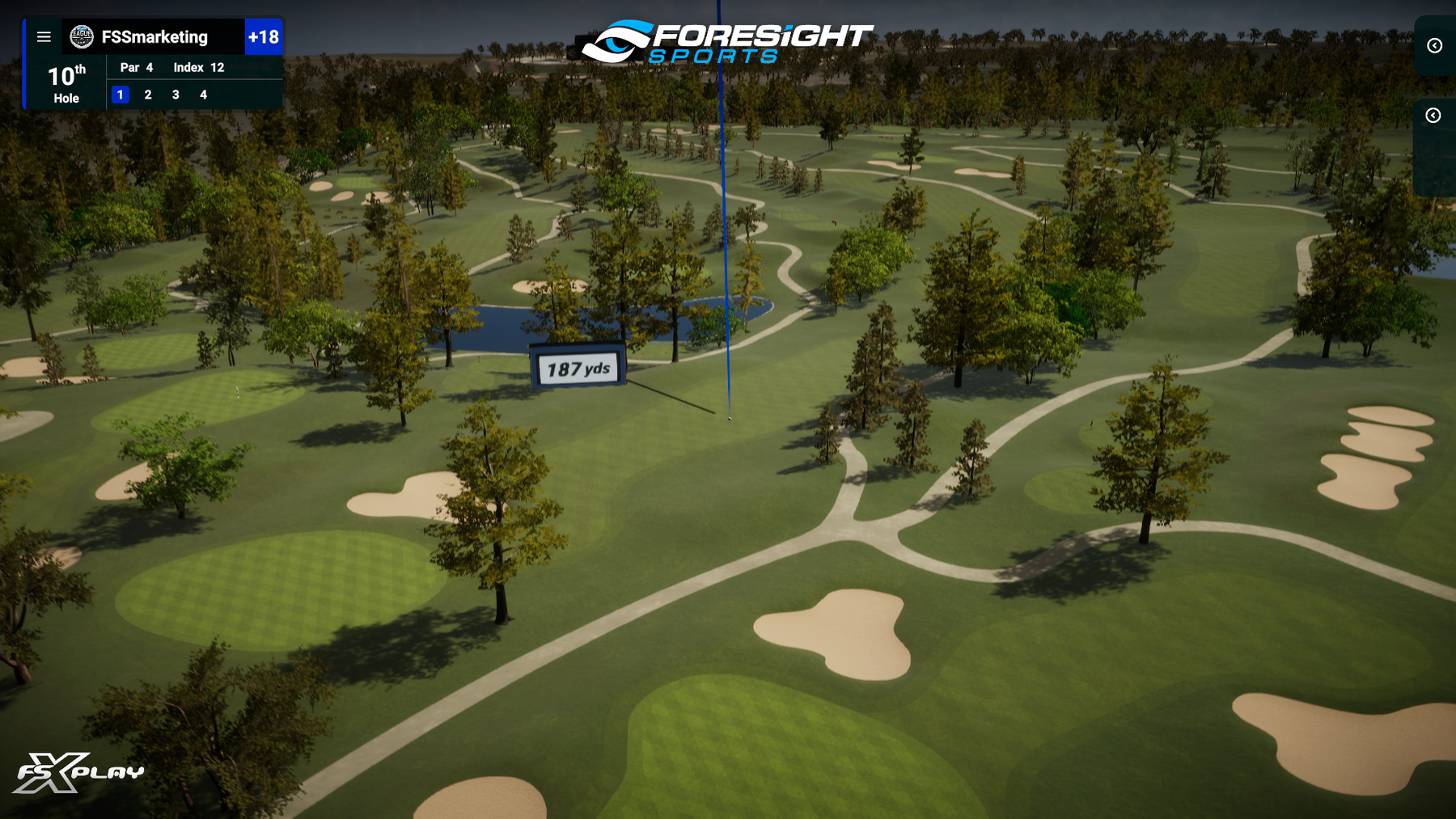Click the FSX Play logo
Viewport: 1456px width, 819px height.
(x=81, y=772)
